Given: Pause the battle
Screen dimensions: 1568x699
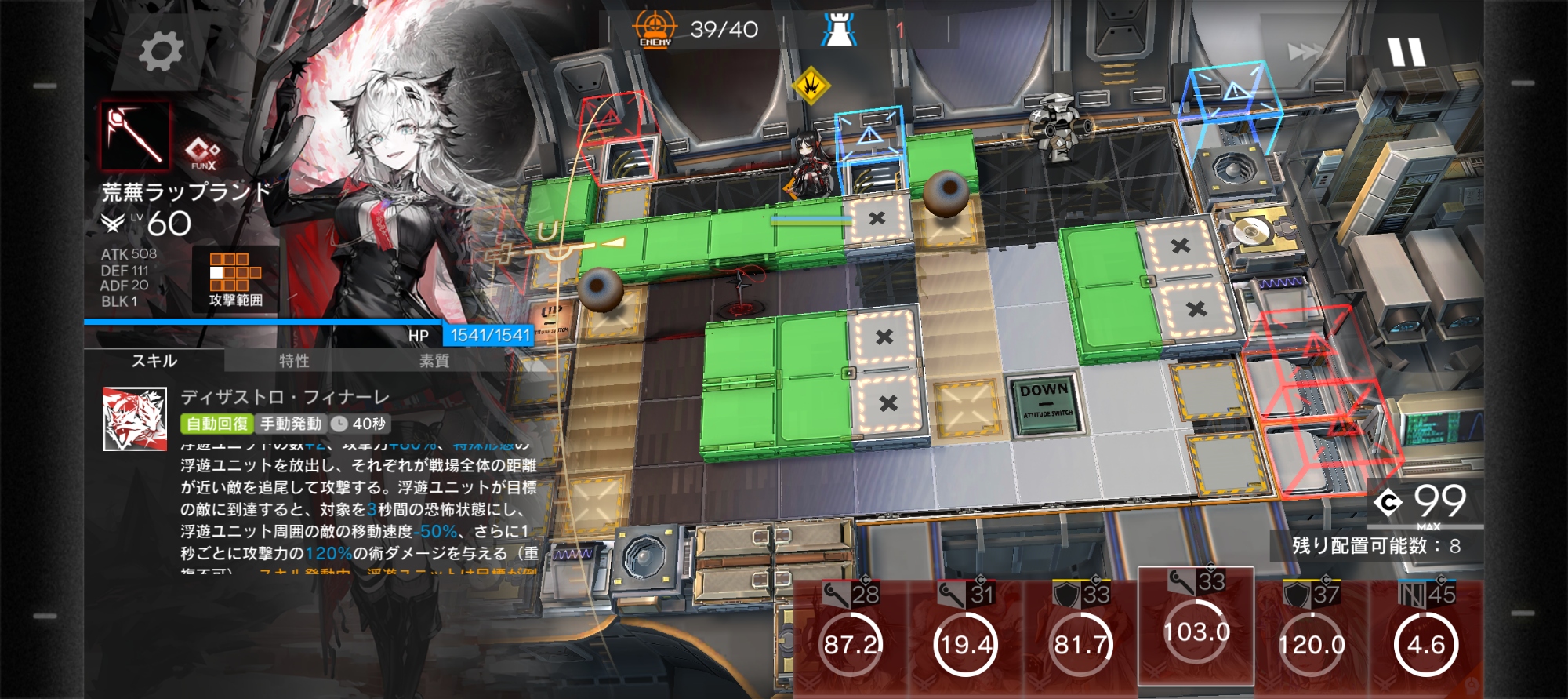Looking at the screenshot, I should 1406,53.
